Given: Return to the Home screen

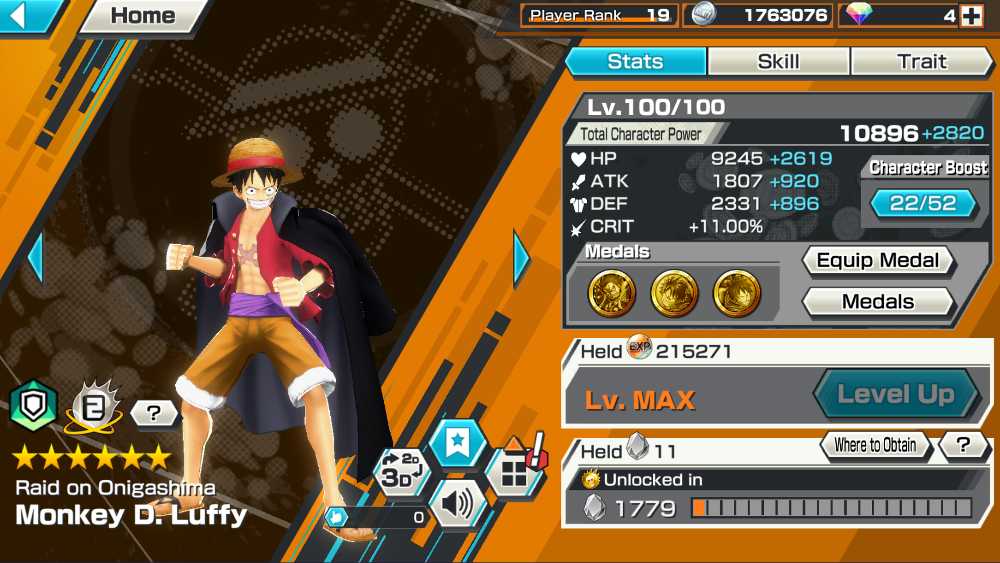Looking at the screenshot, I should click(143, 16).
